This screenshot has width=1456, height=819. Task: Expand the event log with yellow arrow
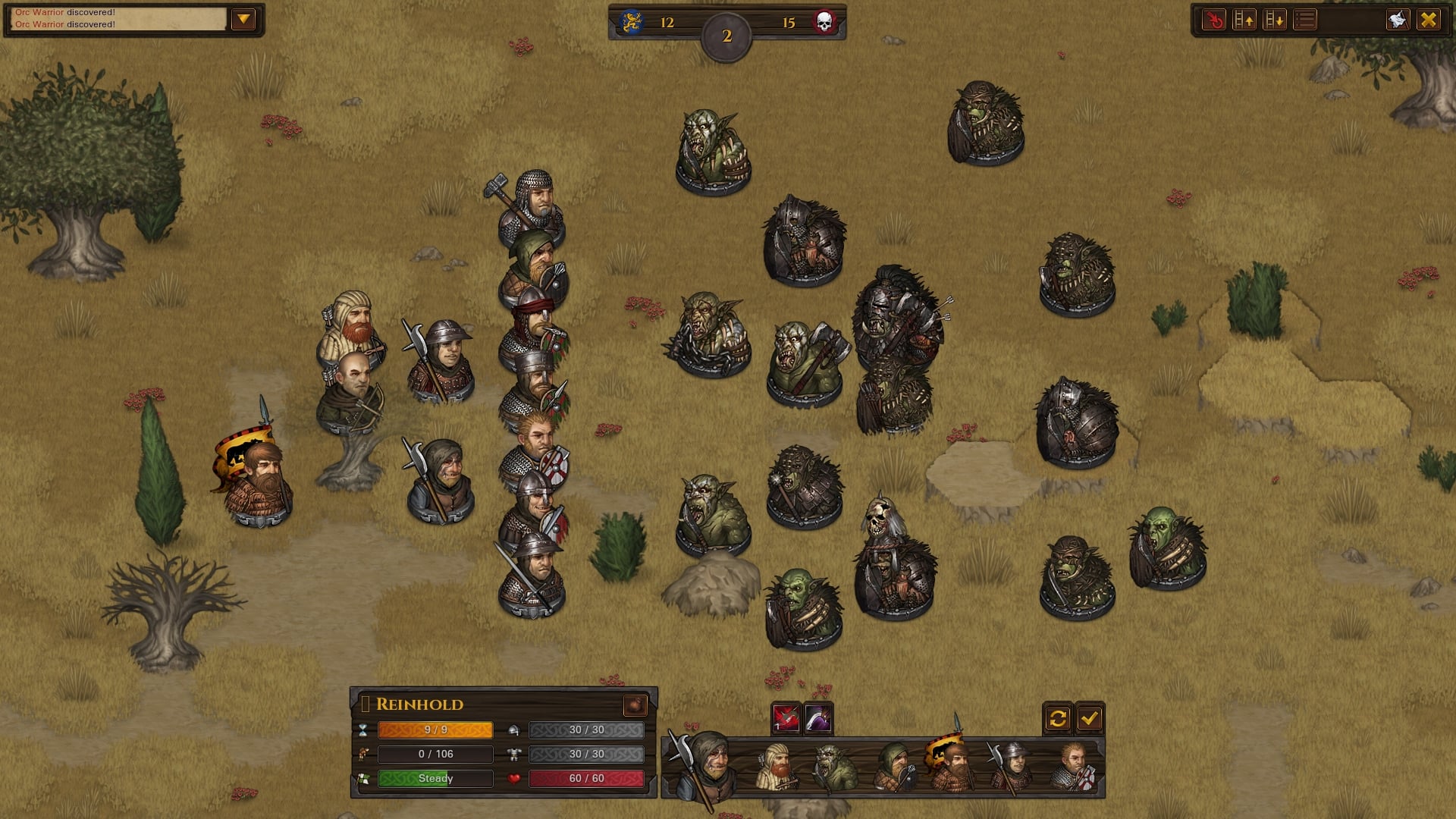click(x=244, y=19)
